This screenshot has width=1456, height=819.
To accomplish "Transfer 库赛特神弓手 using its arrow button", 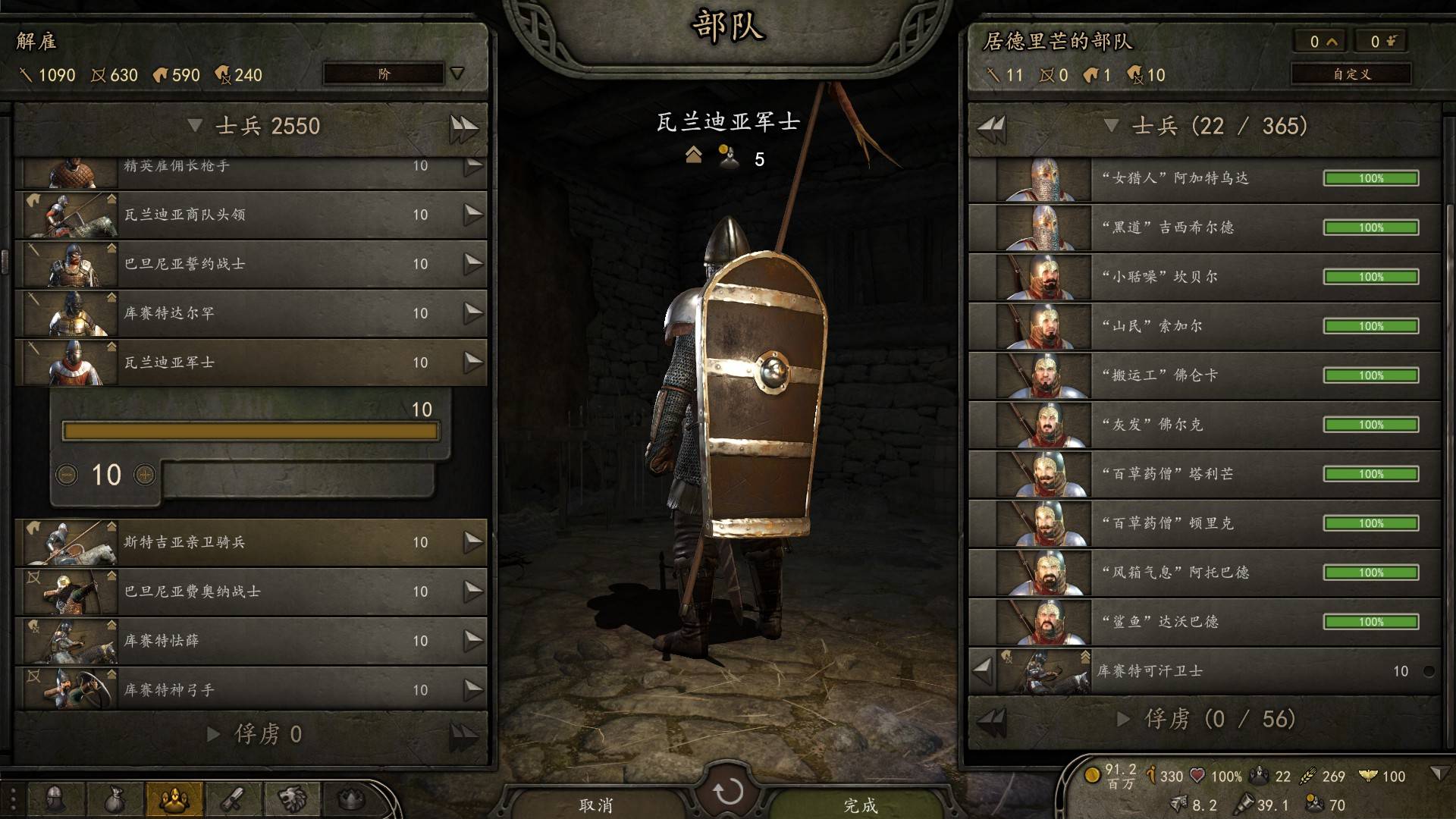I will [x=473, y=689].
